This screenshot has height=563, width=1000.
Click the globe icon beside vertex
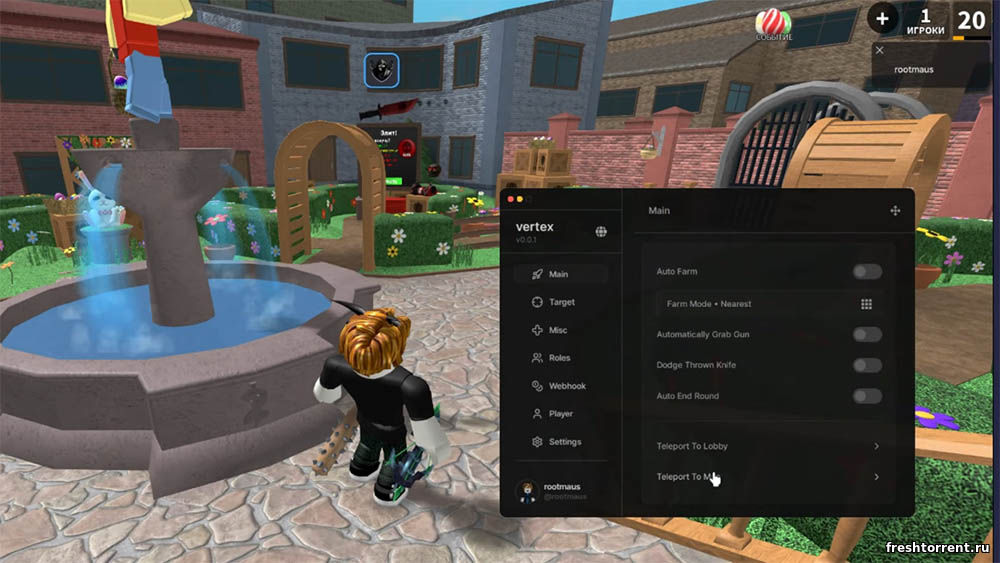(601, 232)
